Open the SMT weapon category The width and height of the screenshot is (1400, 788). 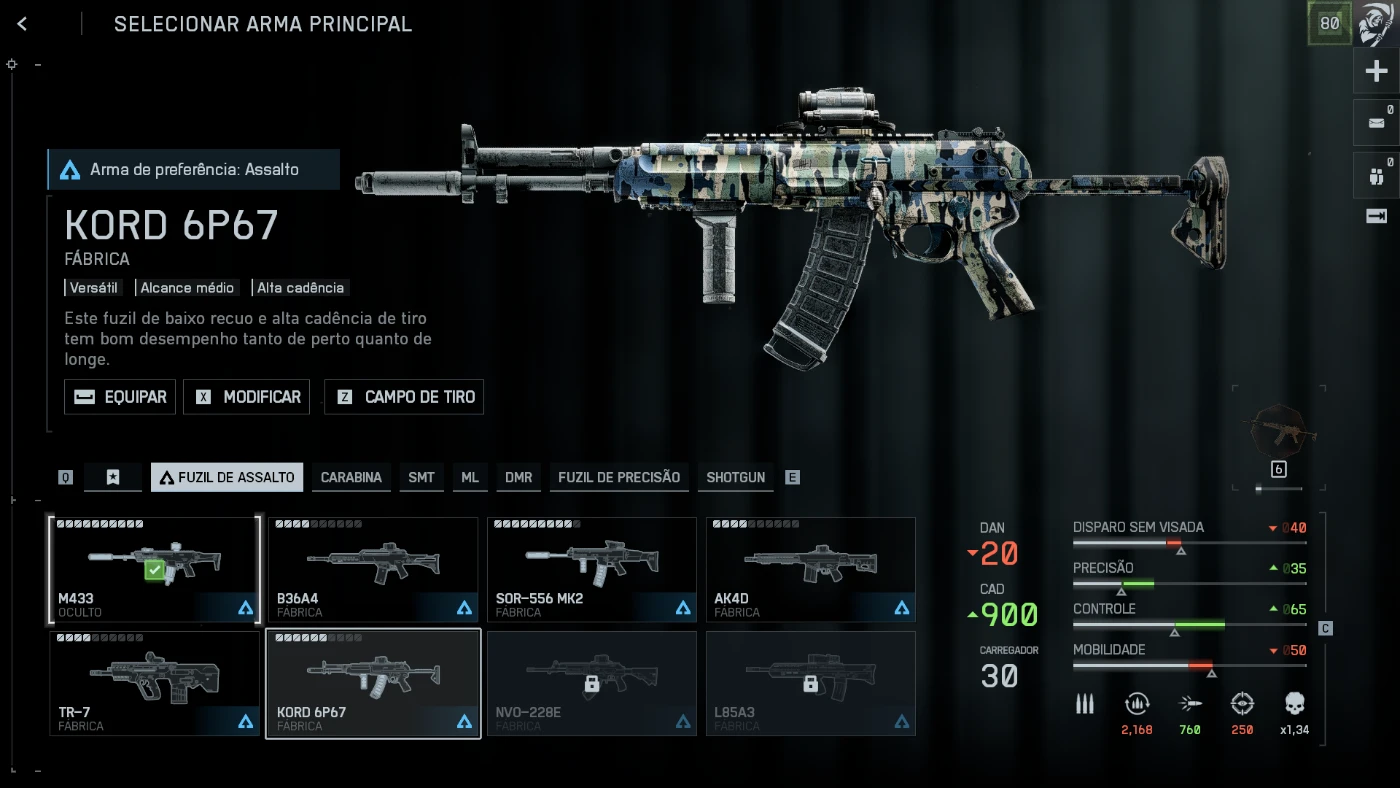click(421, 477)
